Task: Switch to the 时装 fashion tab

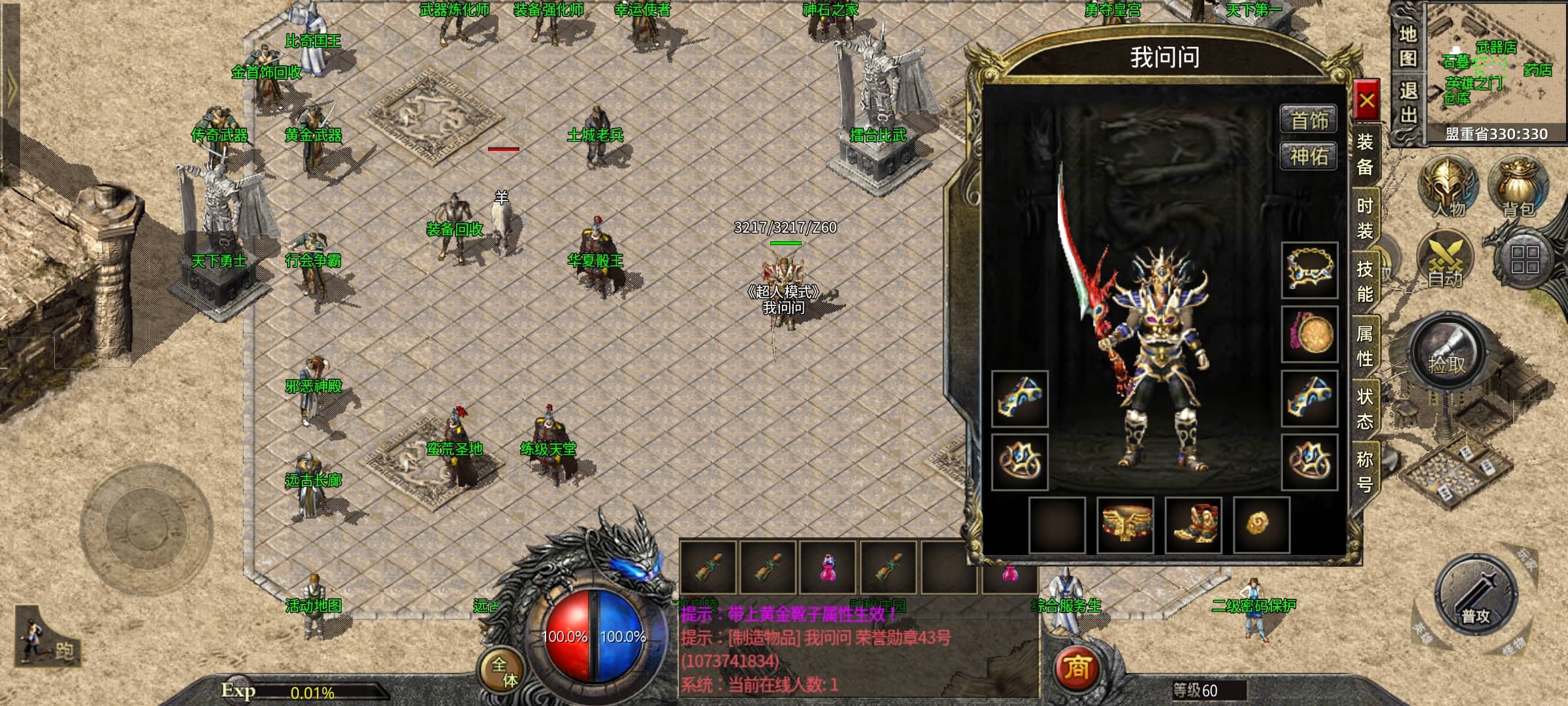Action: pyautogui.click(x=1365, y=218)
